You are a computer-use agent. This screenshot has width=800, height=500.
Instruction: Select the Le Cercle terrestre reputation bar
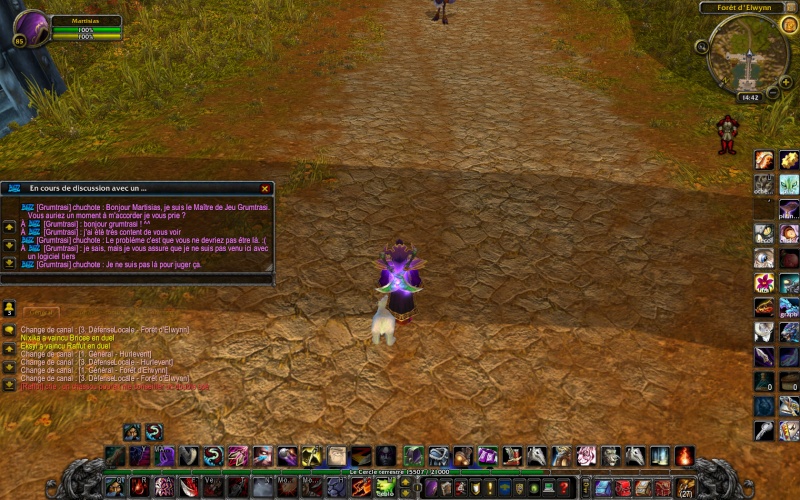(400, 471)
